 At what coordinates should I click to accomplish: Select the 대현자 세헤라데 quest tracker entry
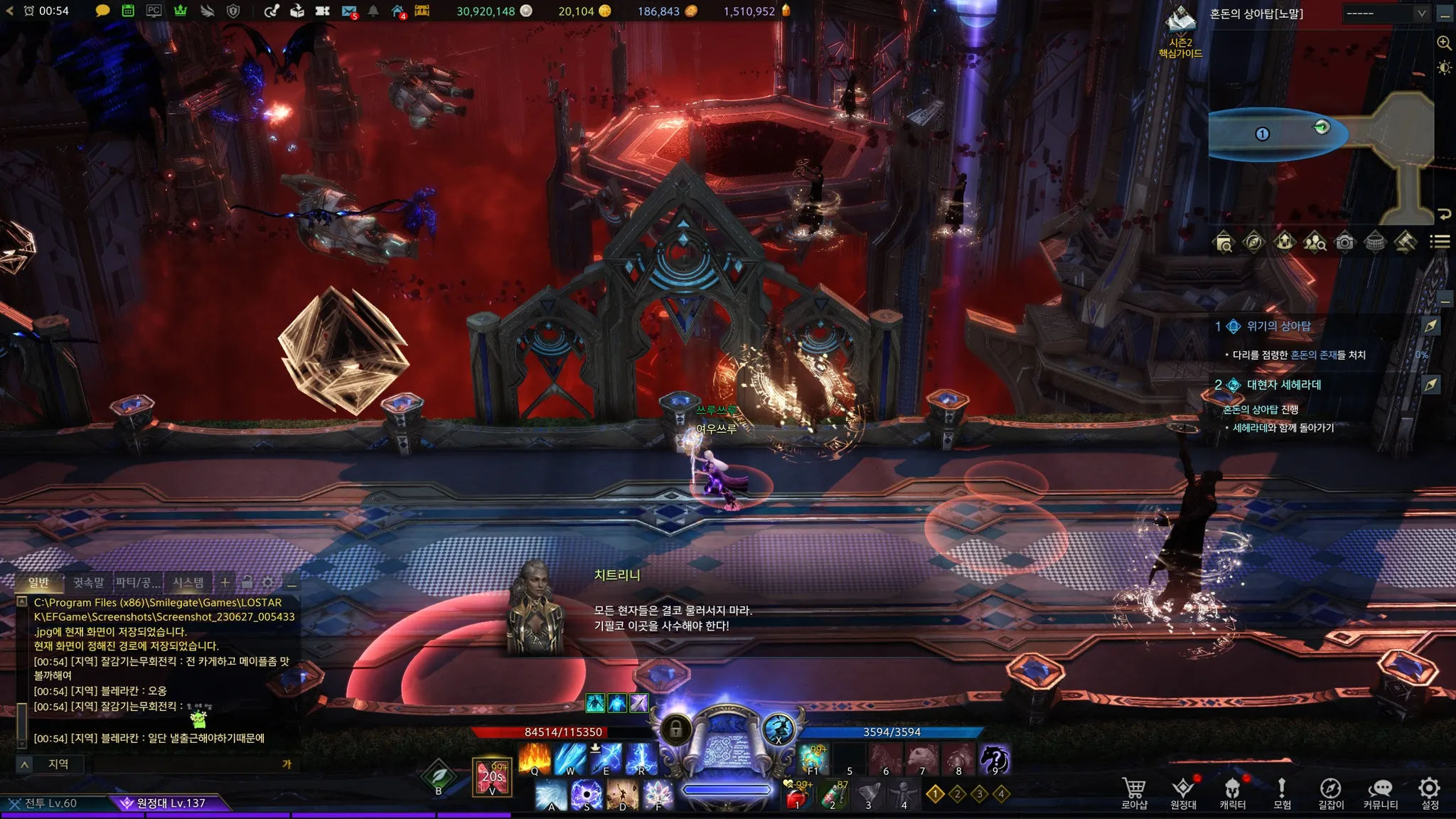(1283, 385)
